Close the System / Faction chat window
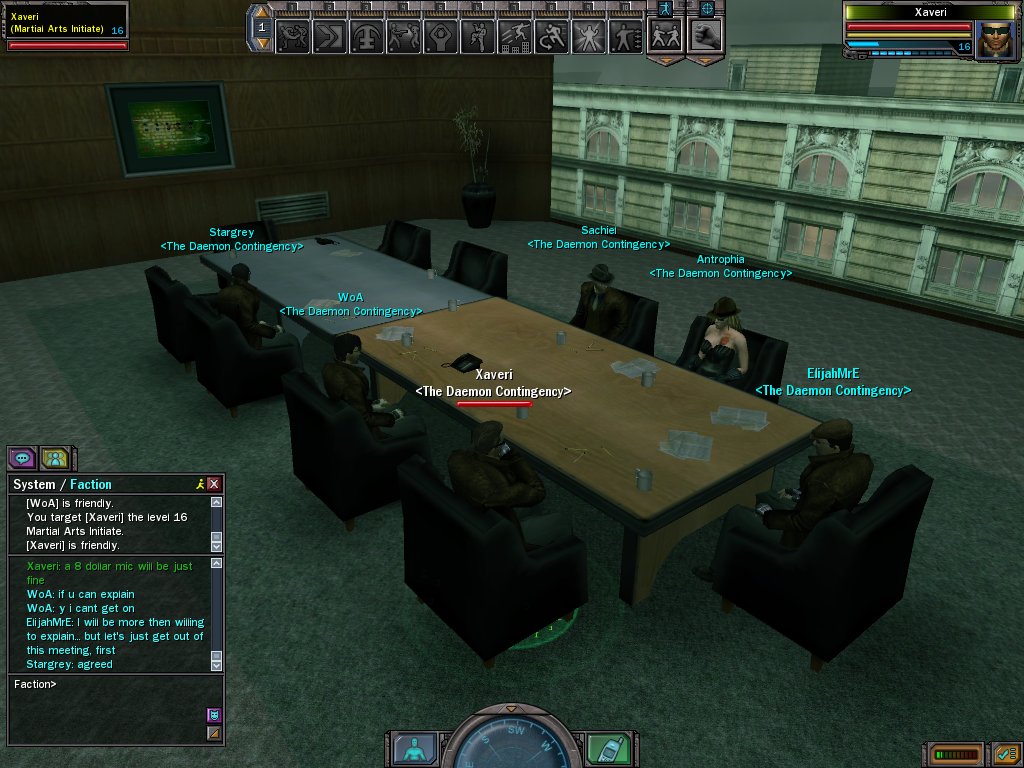 (x=214, y=484)
